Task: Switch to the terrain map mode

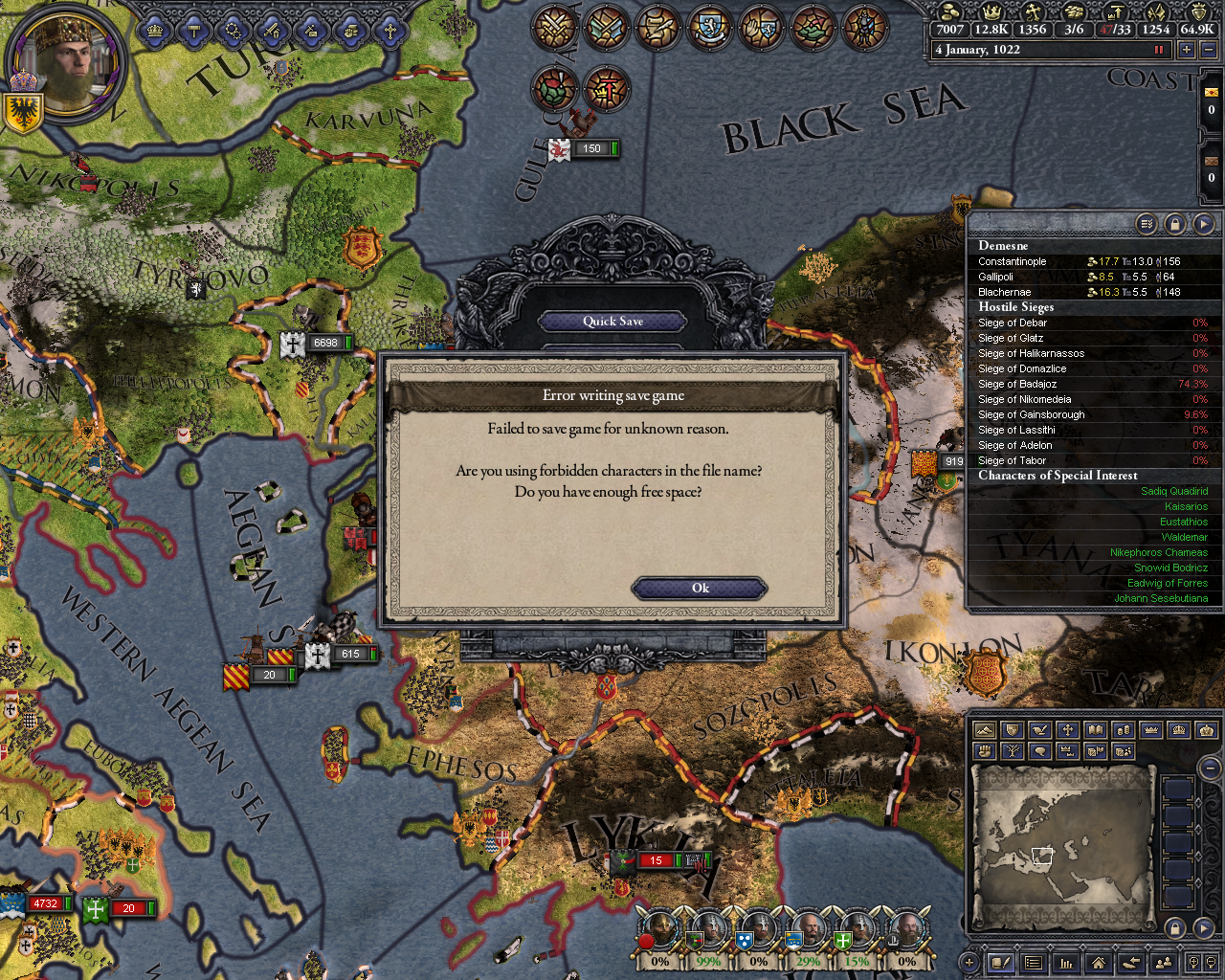Action: (984, 730)
